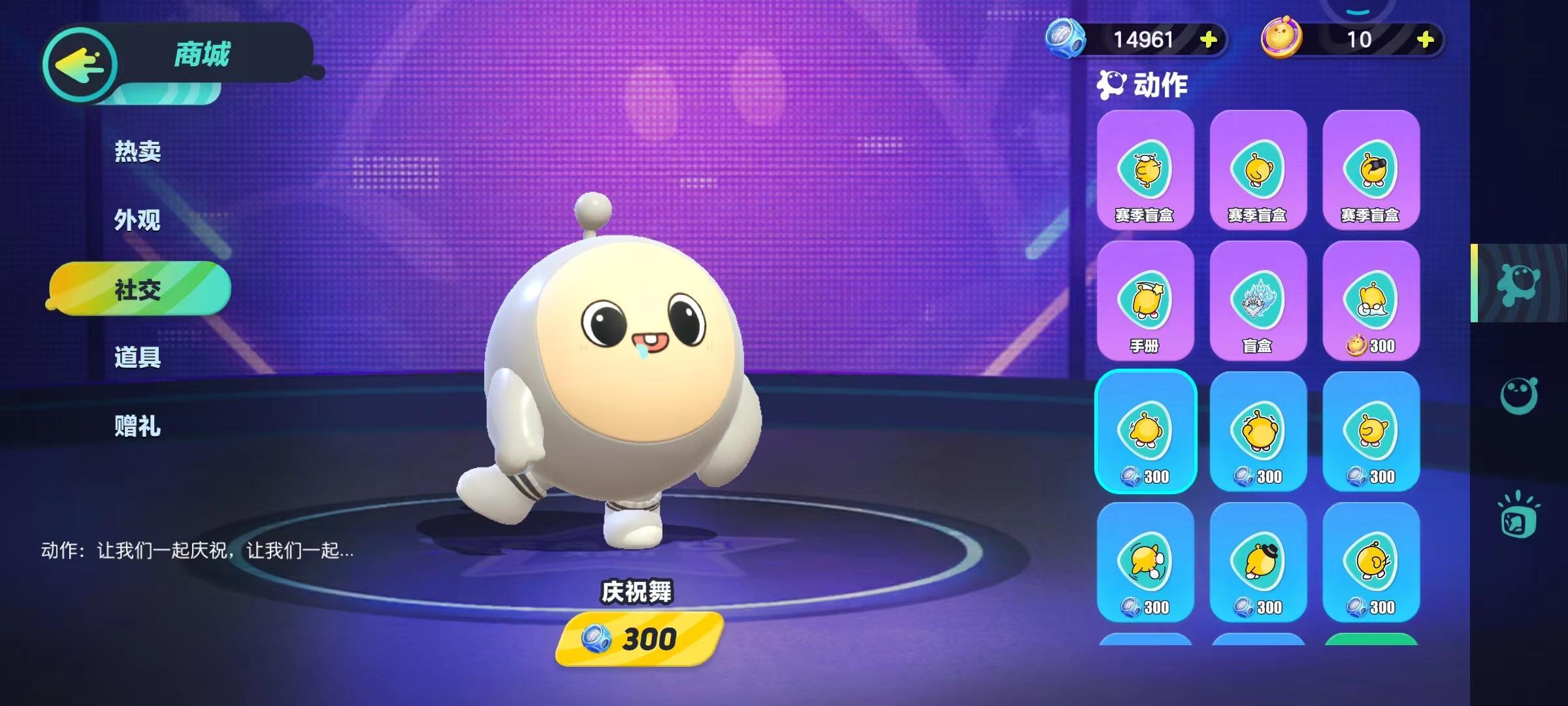Screen dimensions: 1568x706
Task: Select the highlighted 庆祝舞 action tile
Action: [x=1145, y=431]
